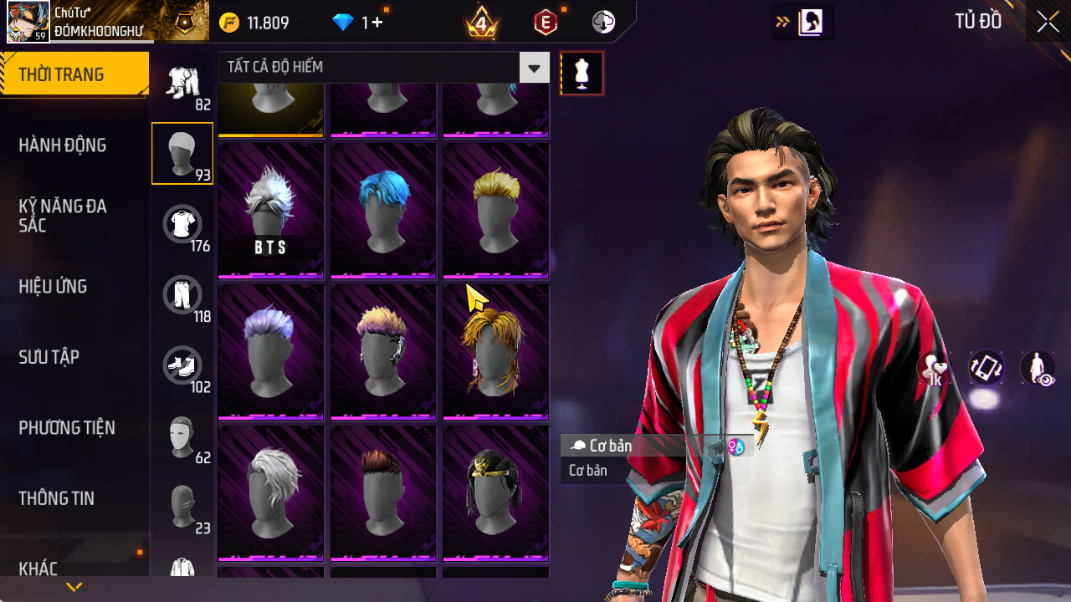Switch to the Phương Tiện tab
The image size is (1071, 602).
coord(66,428)
